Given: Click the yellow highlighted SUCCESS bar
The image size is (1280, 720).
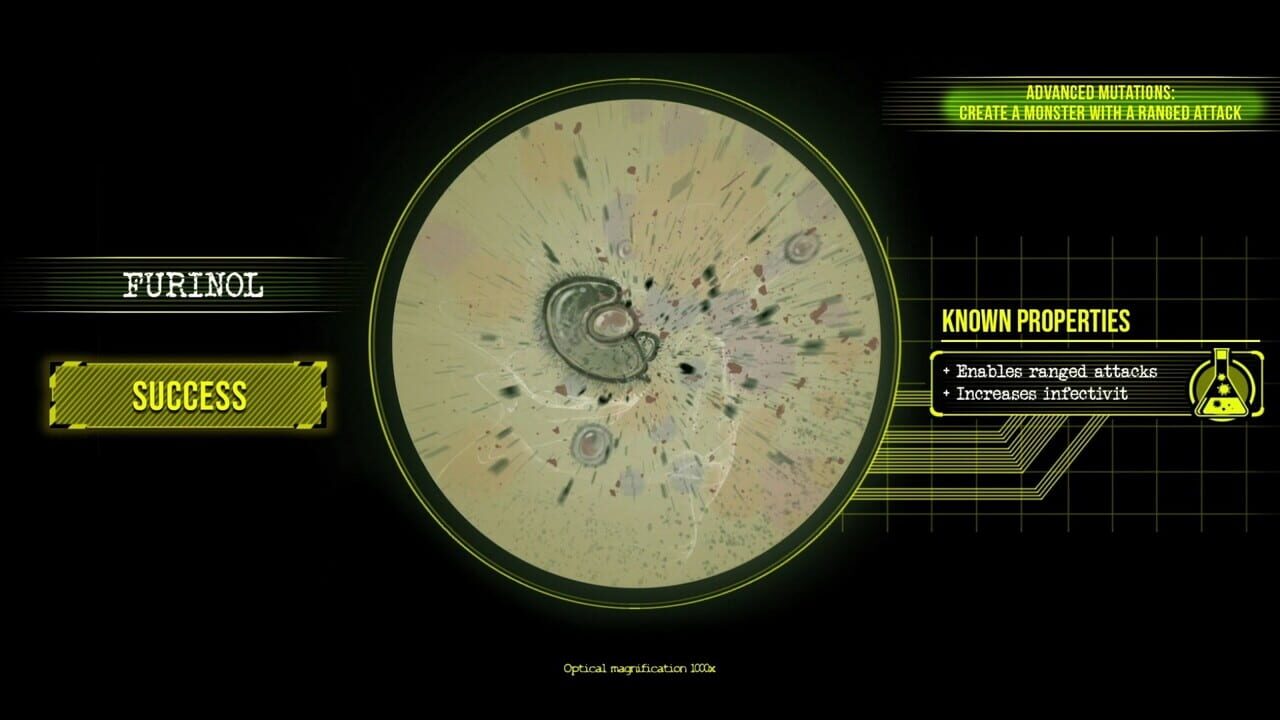Looking at the screenshot, I should click(x=188, y=394).
